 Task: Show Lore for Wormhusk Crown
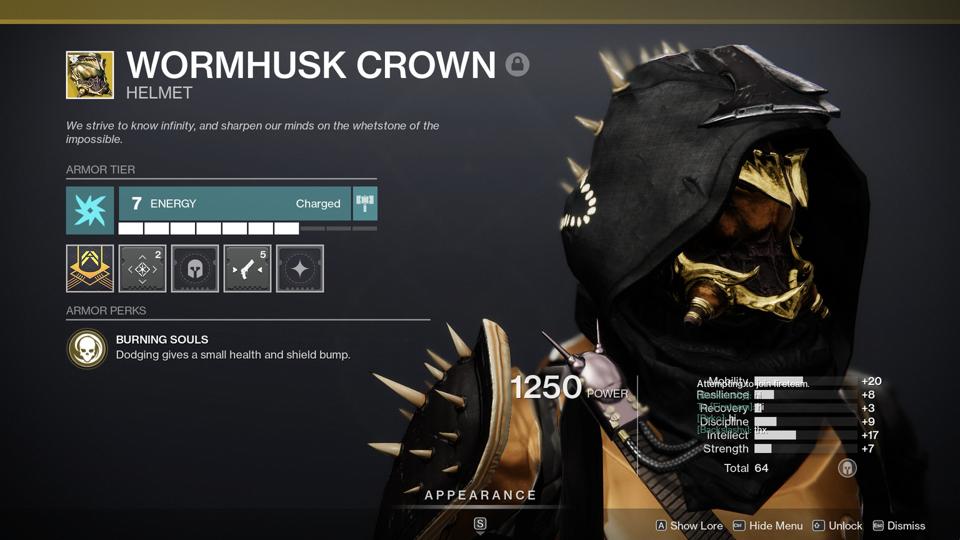pyautogui.click(x=689, y=526)
